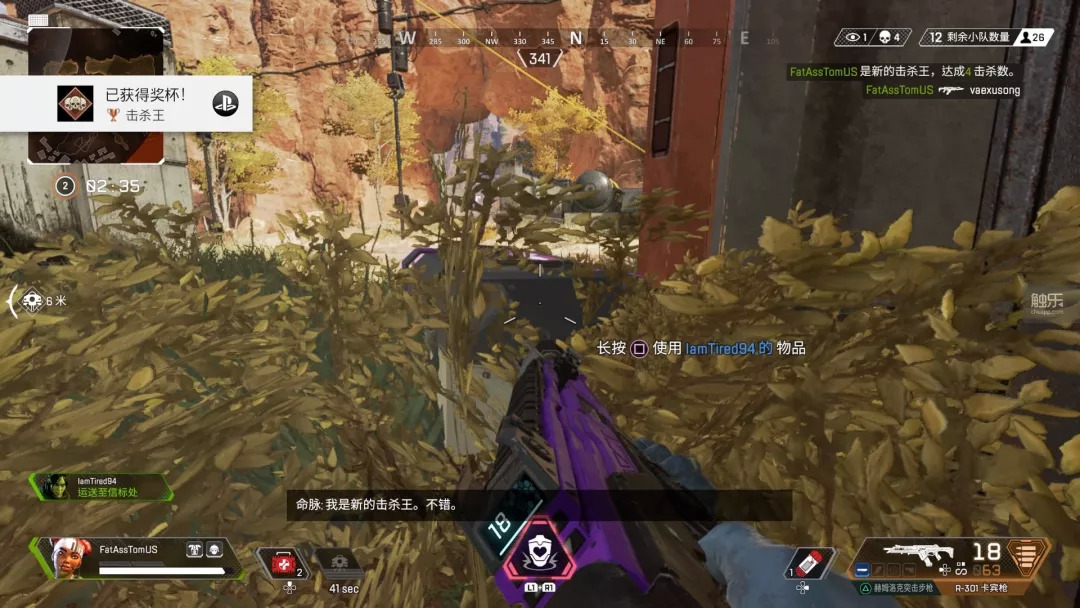This screenshot has width=1080, height=608.
Task: Select the grenade ordnance slot
Action: point(809,563)
